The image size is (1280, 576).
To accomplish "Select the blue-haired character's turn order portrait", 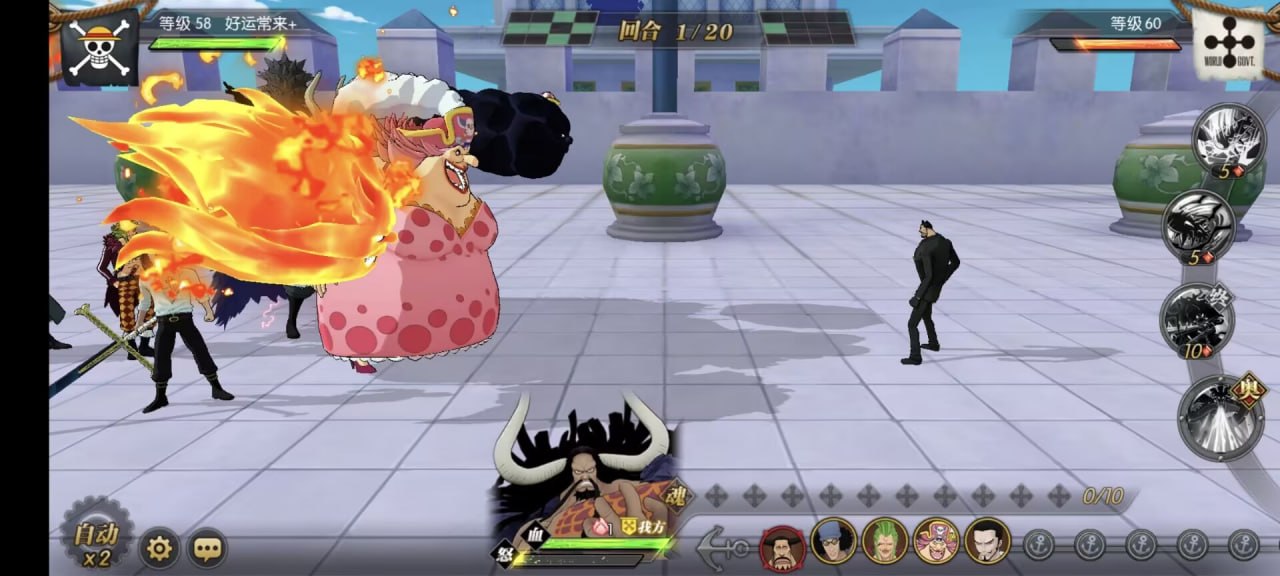I will [x=834, y=541].
